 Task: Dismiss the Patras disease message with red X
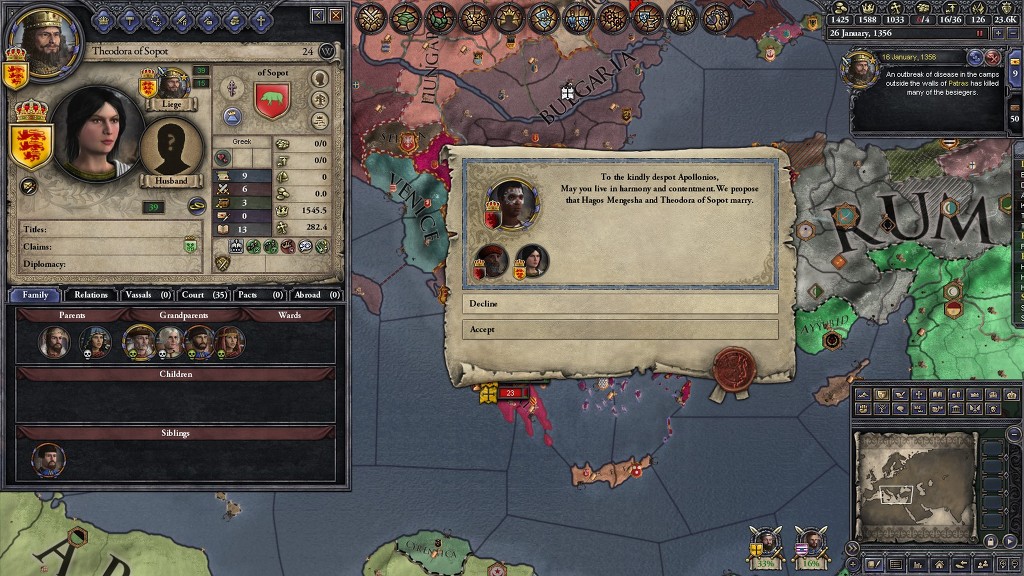point(993,58)
